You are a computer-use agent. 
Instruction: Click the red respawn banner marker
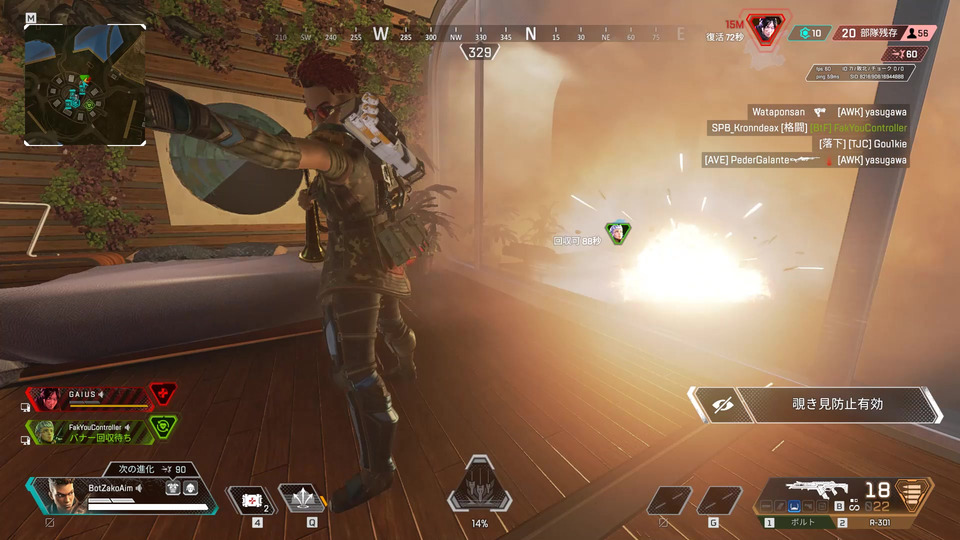[767, 28]
